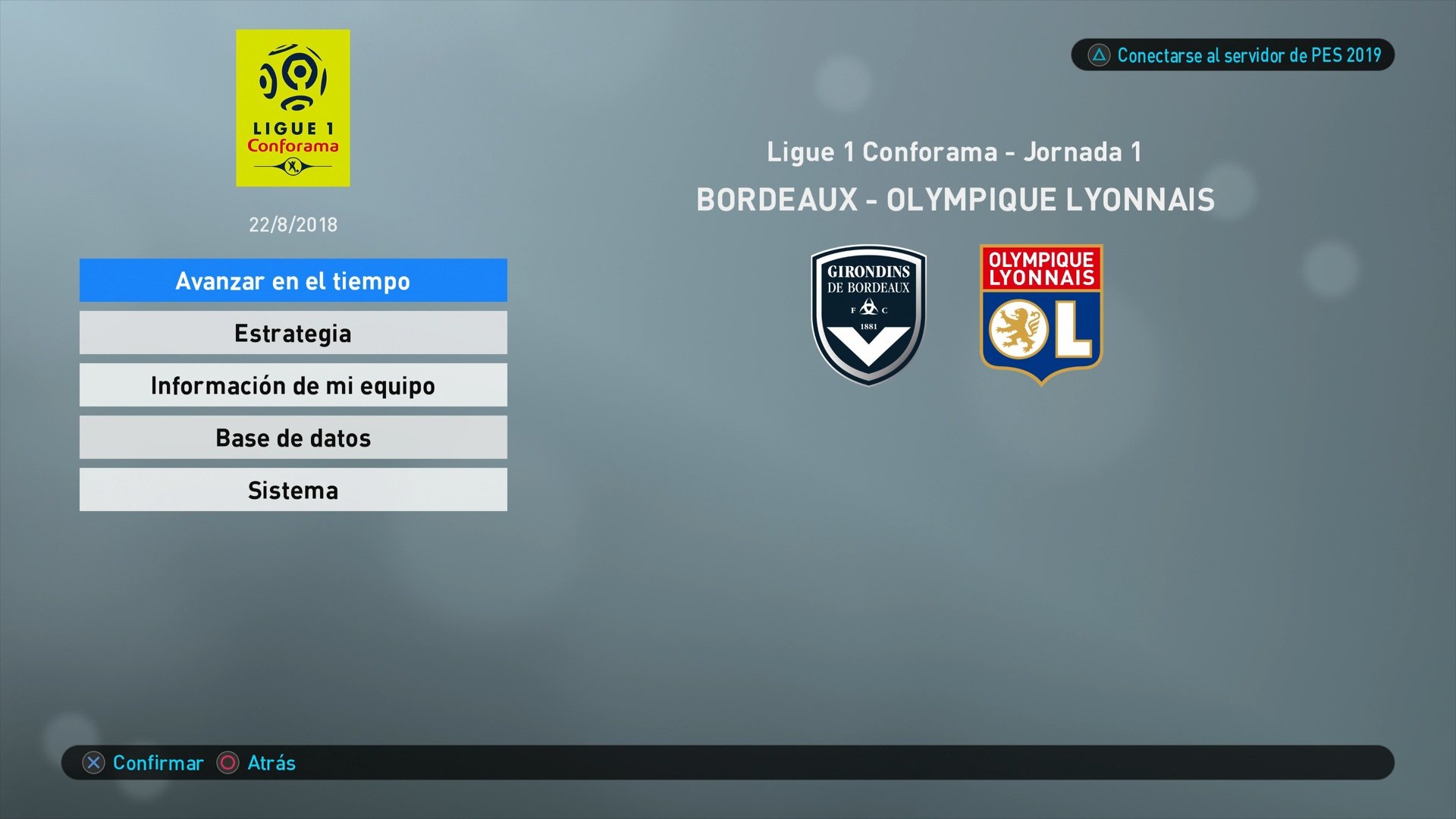Open the Sistema settings option
Image resolution: width=1456 pixels, height=819 pixels.
pyautogui.click(x=293, y=490)
